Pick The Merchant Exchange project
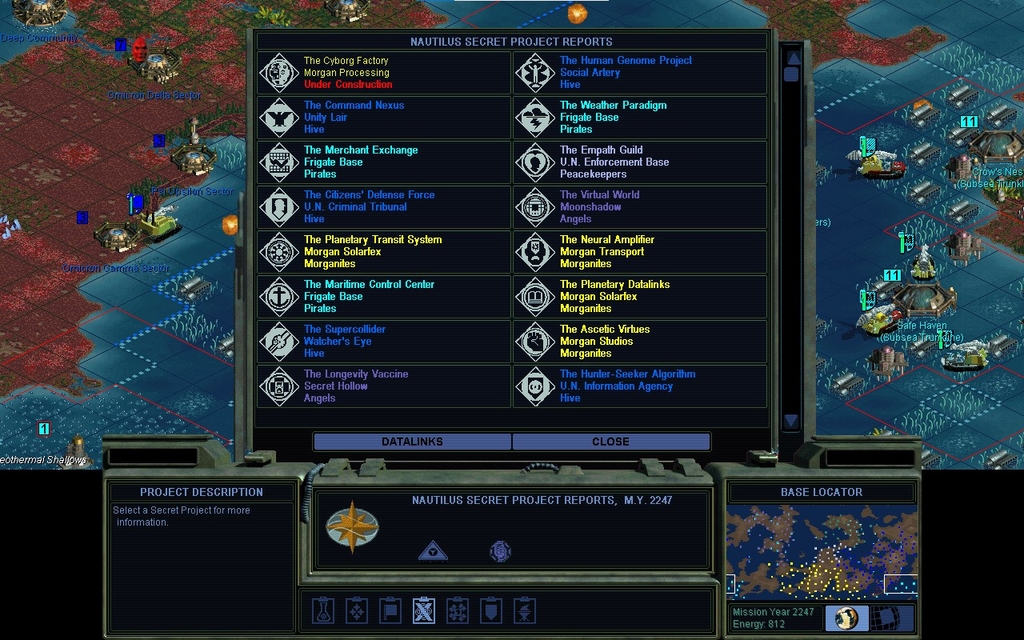The width and height of the screenshot is (1024, 640). pos(384,162)
